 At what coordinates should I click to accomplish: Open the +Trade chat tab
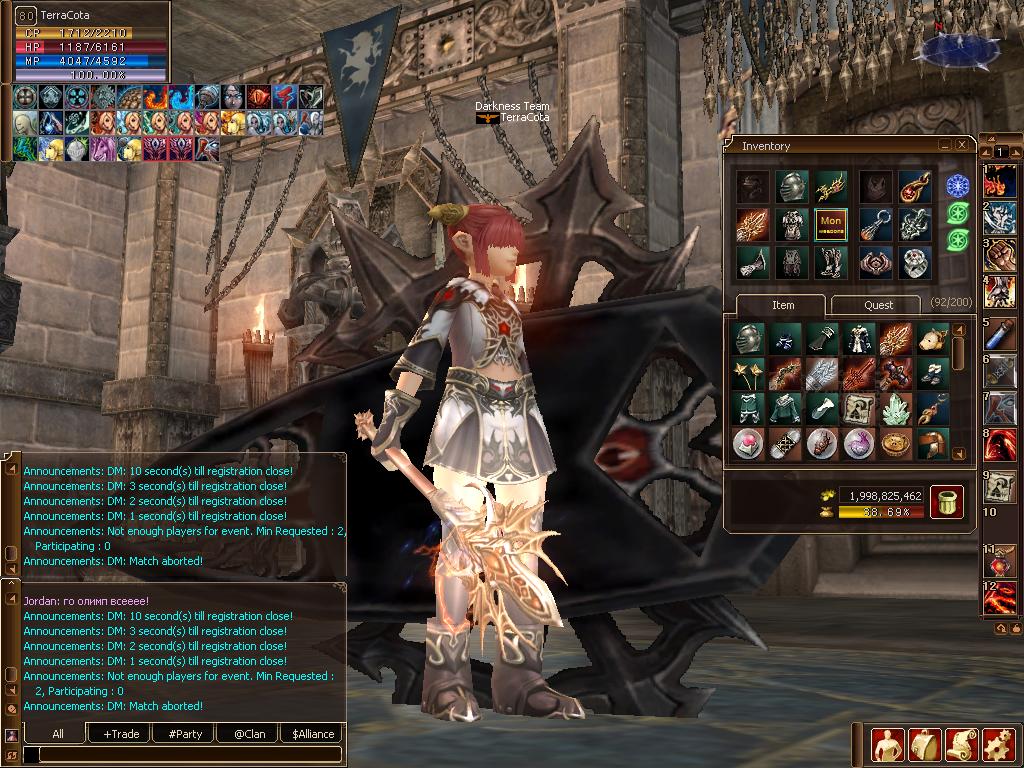pos(121,734)
